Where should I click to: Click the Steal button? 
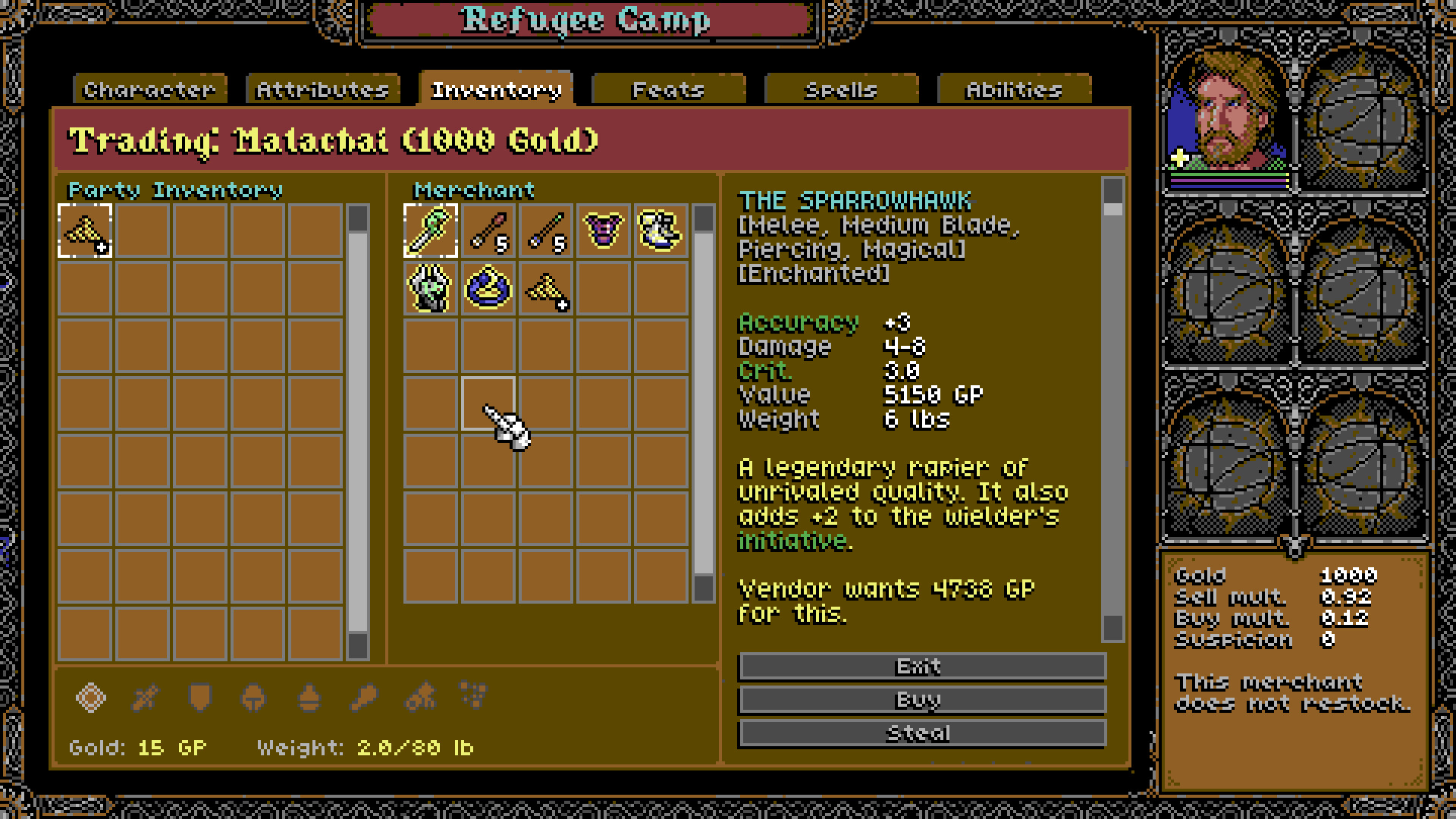tap(922, 732)
